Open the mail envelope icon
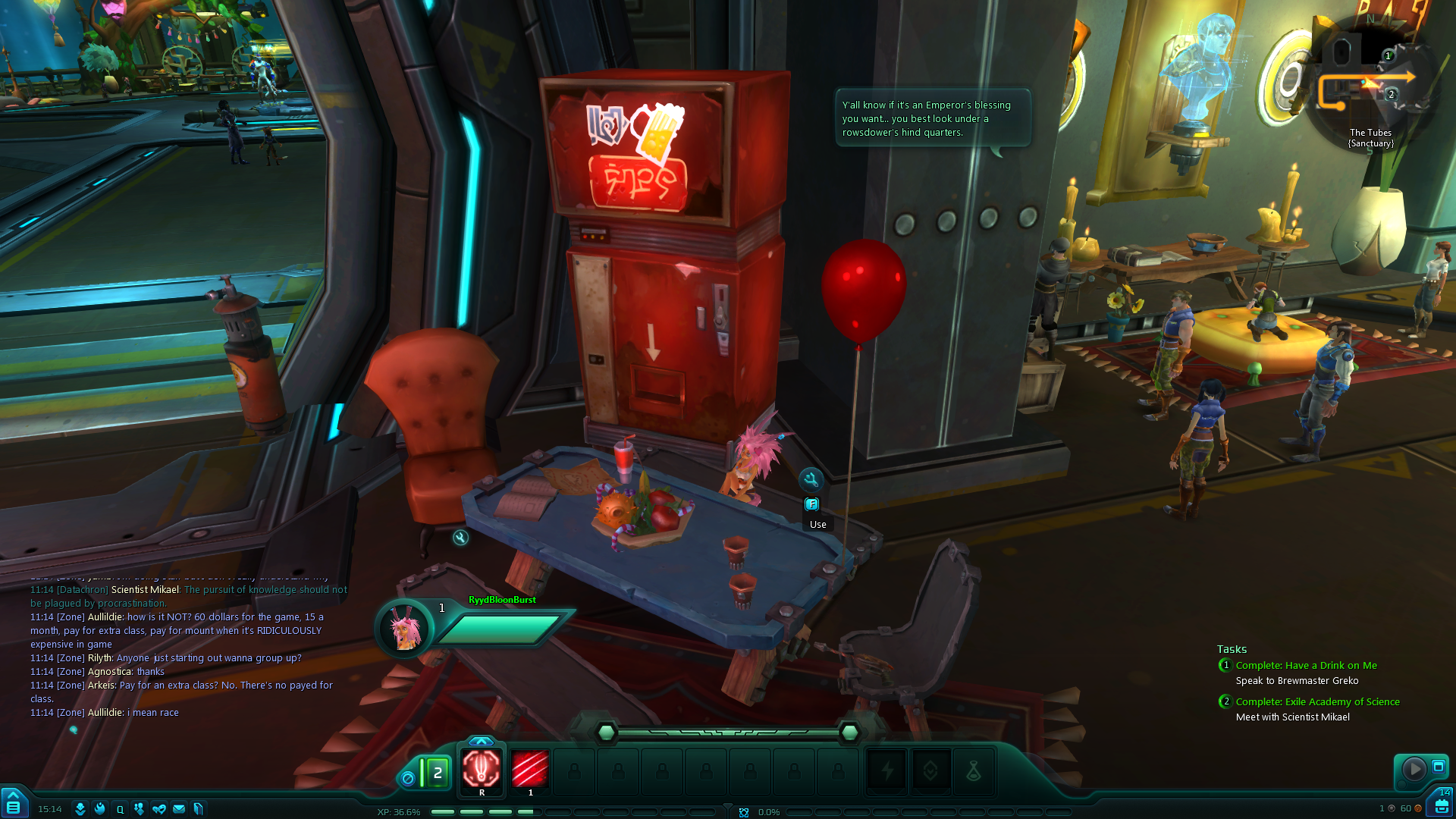Image resolution: width=1456 pixels, height=819 pixels. pyautogui.click(x=179, y=809)
